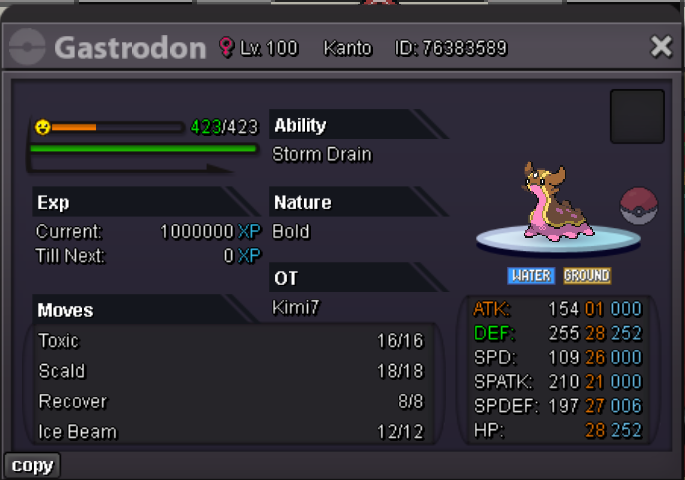Screen dimensions: 685x480
Task: Choose the Recover move row
Action: click(230, 402)
